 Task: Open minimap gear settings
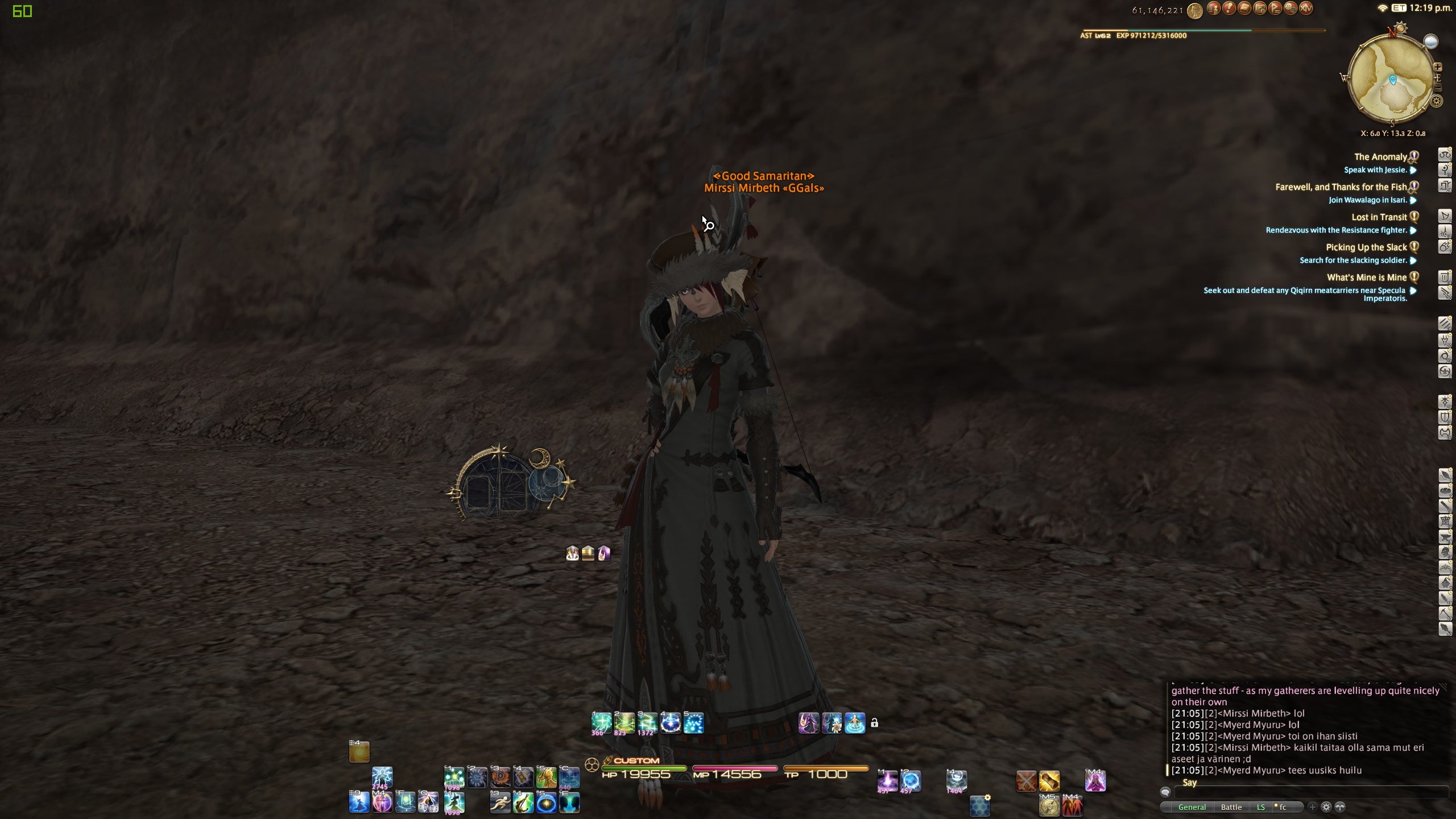(x=1437, y=101)
